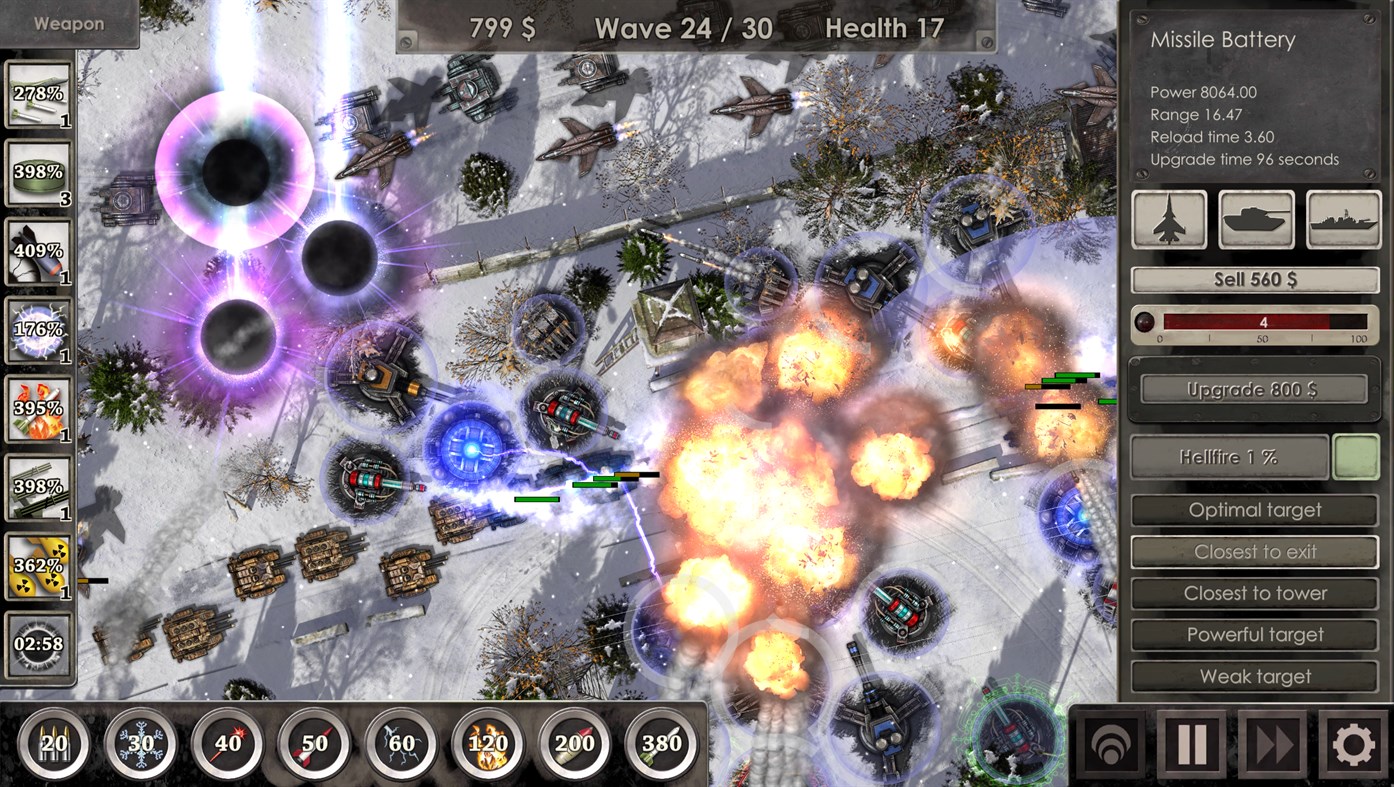The image size is (1394, 787).
Task: Click the Hellfire percentage control
Action: pyautogui.click(x=1231, y=457)
